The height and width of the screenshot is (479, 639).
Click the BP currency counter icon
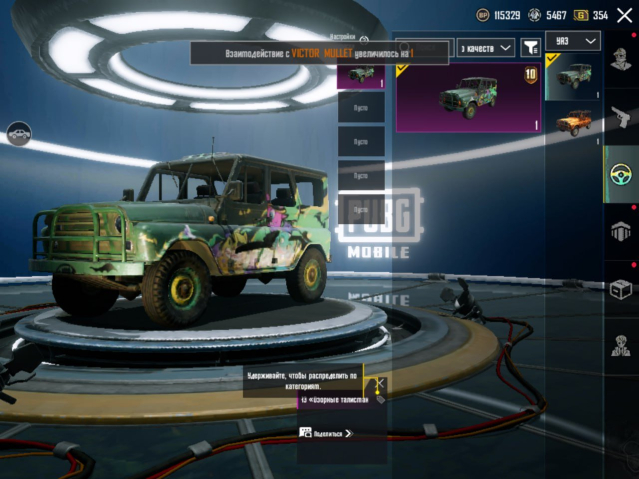click(483, 15)
